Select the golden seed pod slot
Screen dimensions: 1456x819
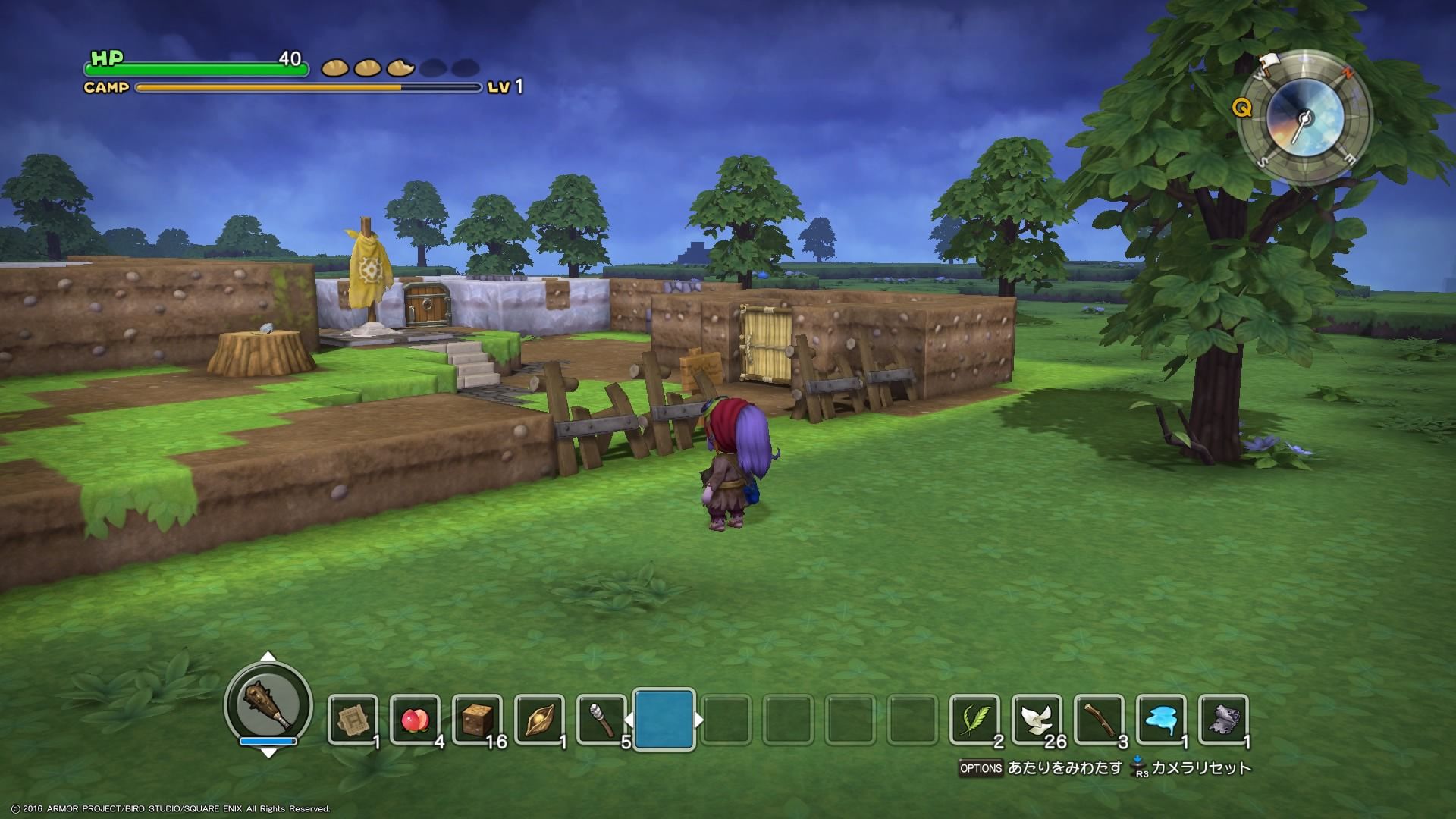[x=539, y=720]
